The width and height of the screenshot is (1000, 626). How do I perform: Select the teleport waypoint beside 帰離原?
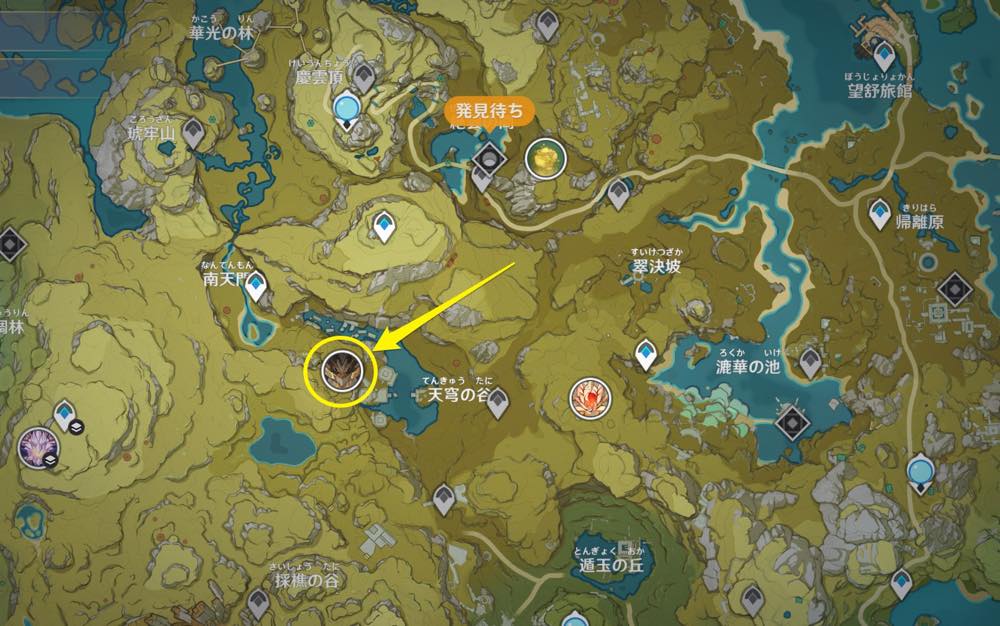(880, 213)
